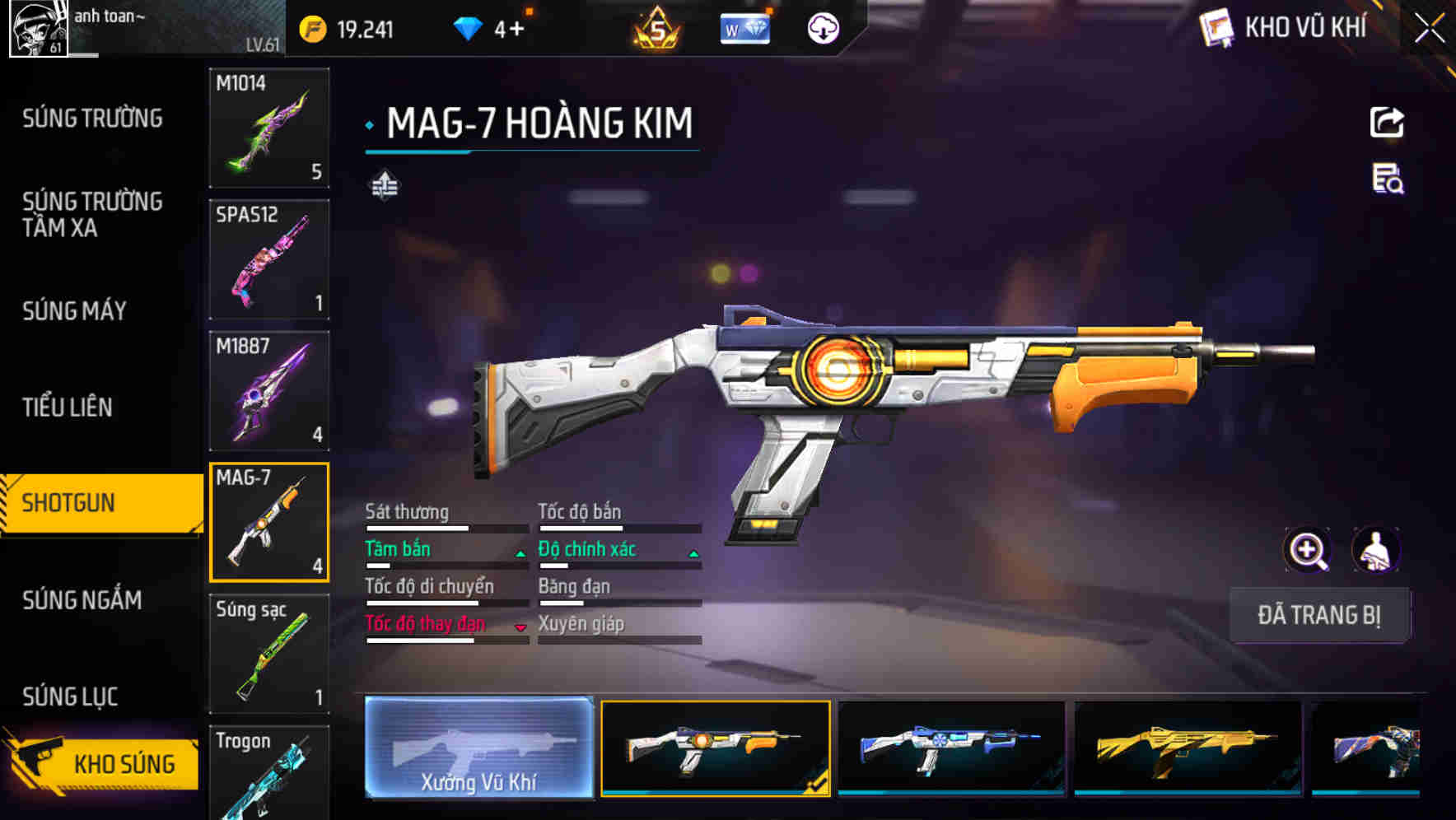Pick the M1887 weapon tile

tap(269, 391)
